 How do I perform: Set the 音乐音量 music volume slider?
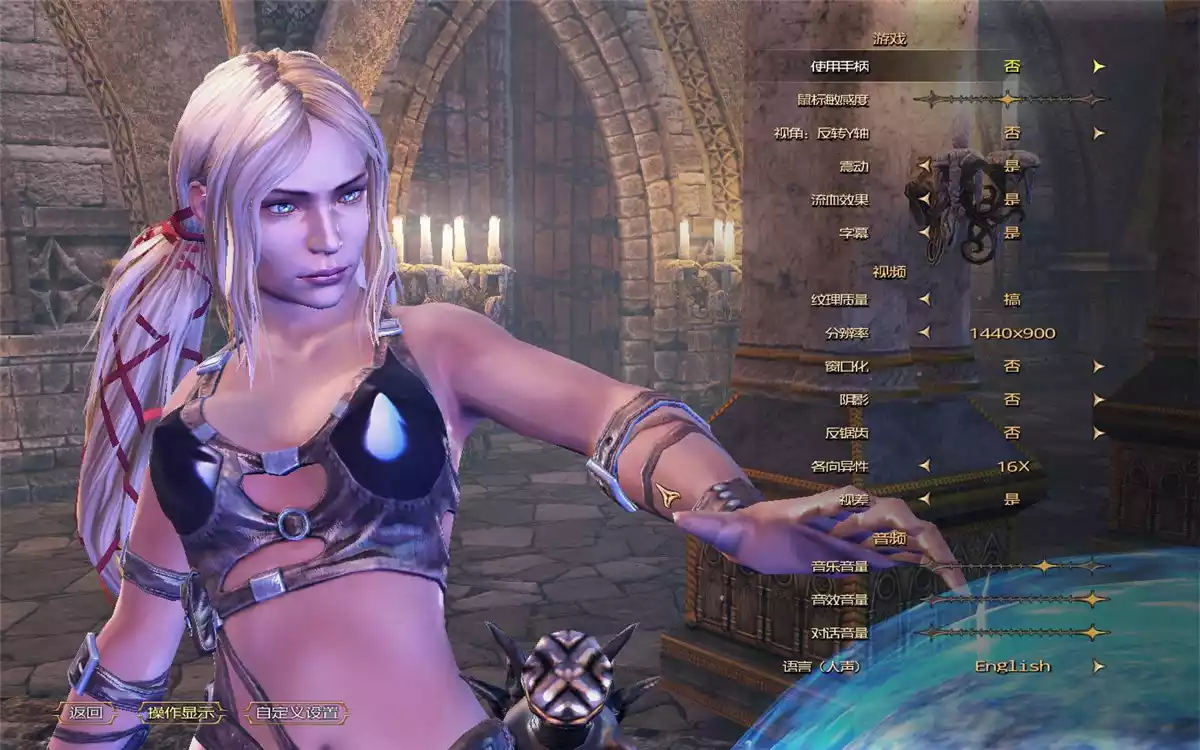(x=1045, y=566)
